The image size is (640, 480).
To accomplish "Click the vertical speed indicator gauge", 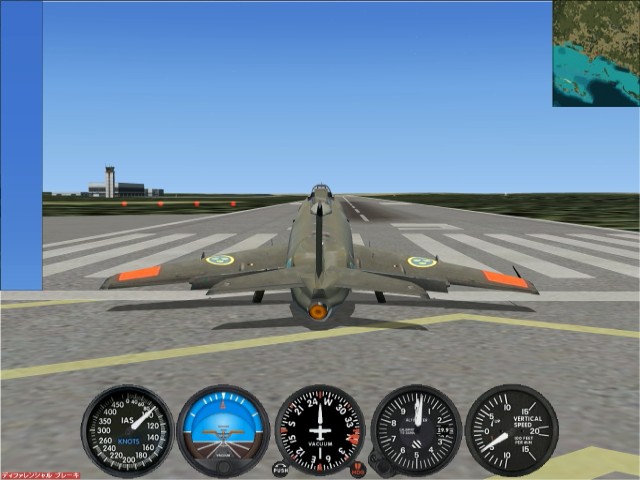I will click(x=511, y=430).
